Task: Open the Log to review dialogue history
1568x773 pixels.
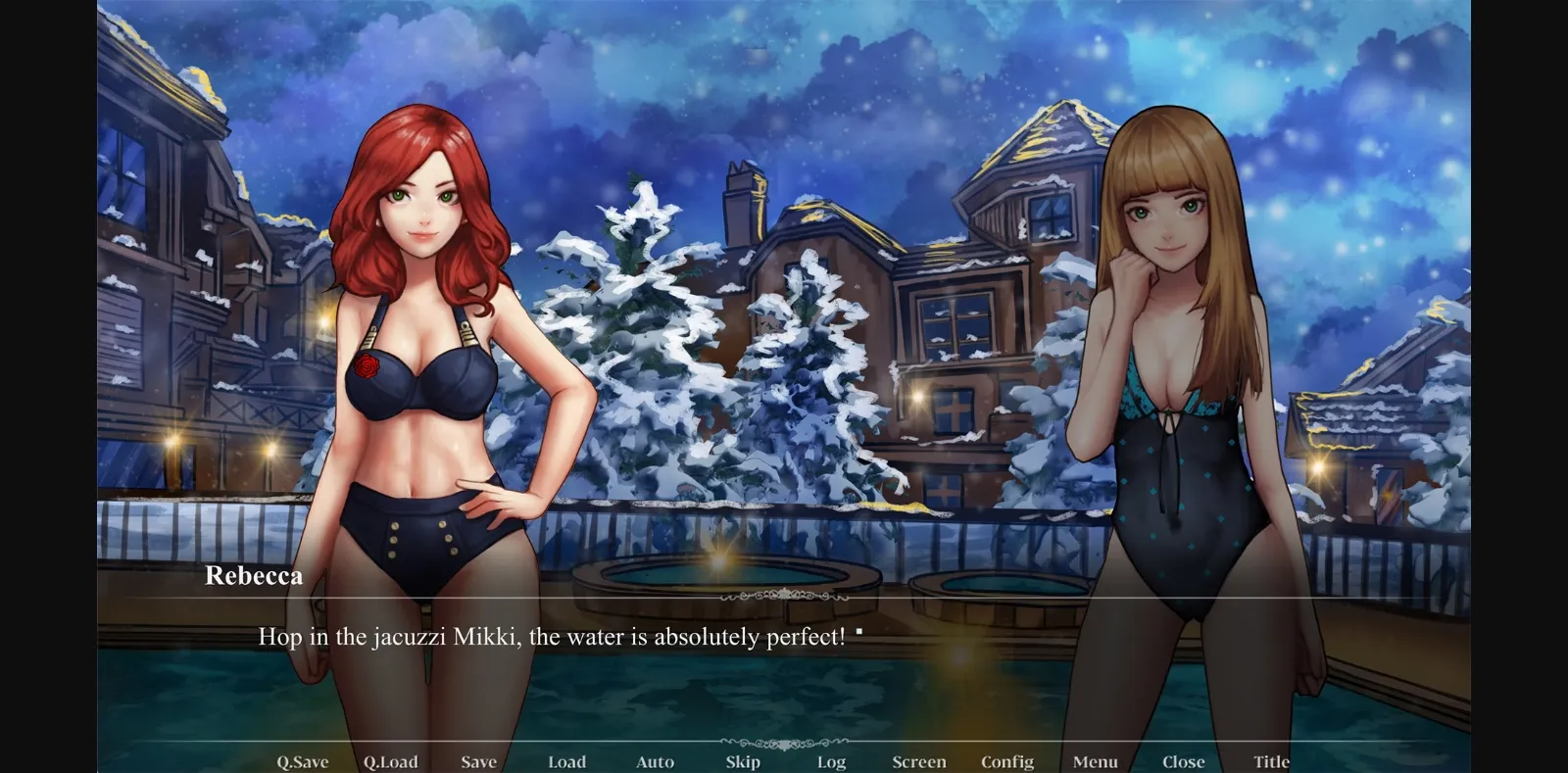Action: pos(831,761)
